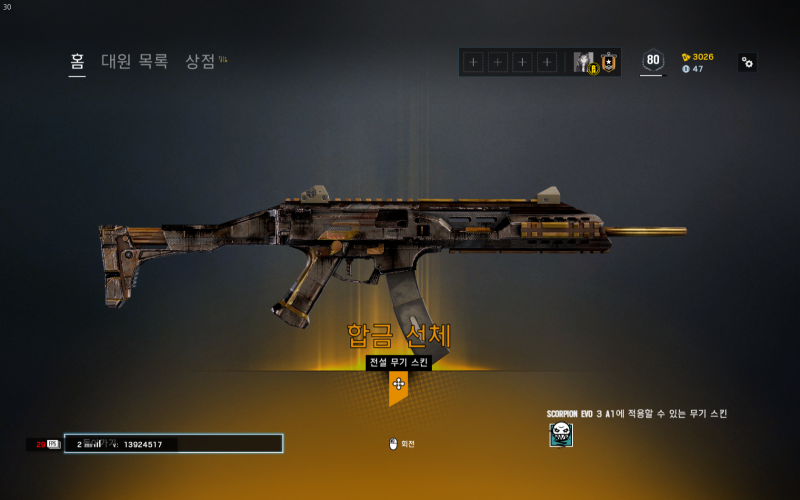Switch to the 홈 (Home) tab

[77, 61]
